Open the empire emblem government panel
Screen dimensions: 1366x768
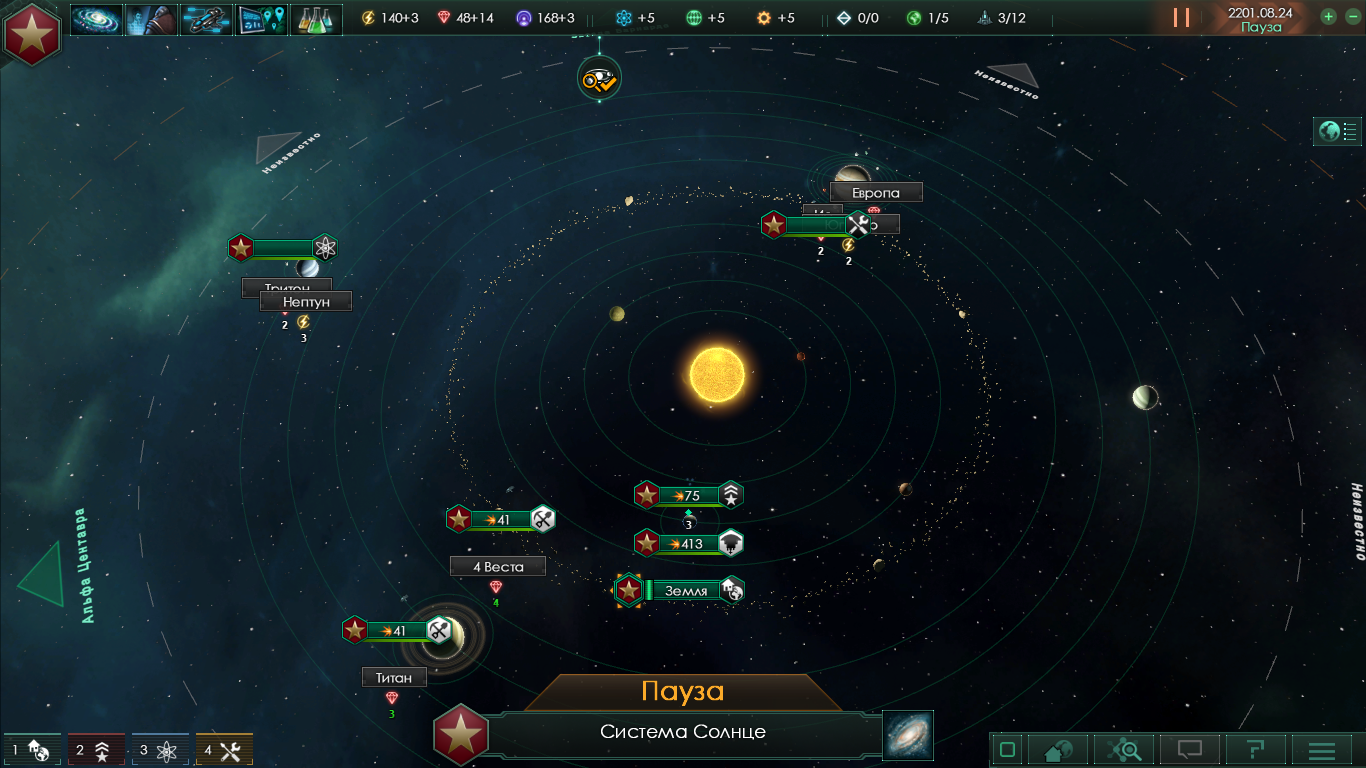click(x=32, y=33)
